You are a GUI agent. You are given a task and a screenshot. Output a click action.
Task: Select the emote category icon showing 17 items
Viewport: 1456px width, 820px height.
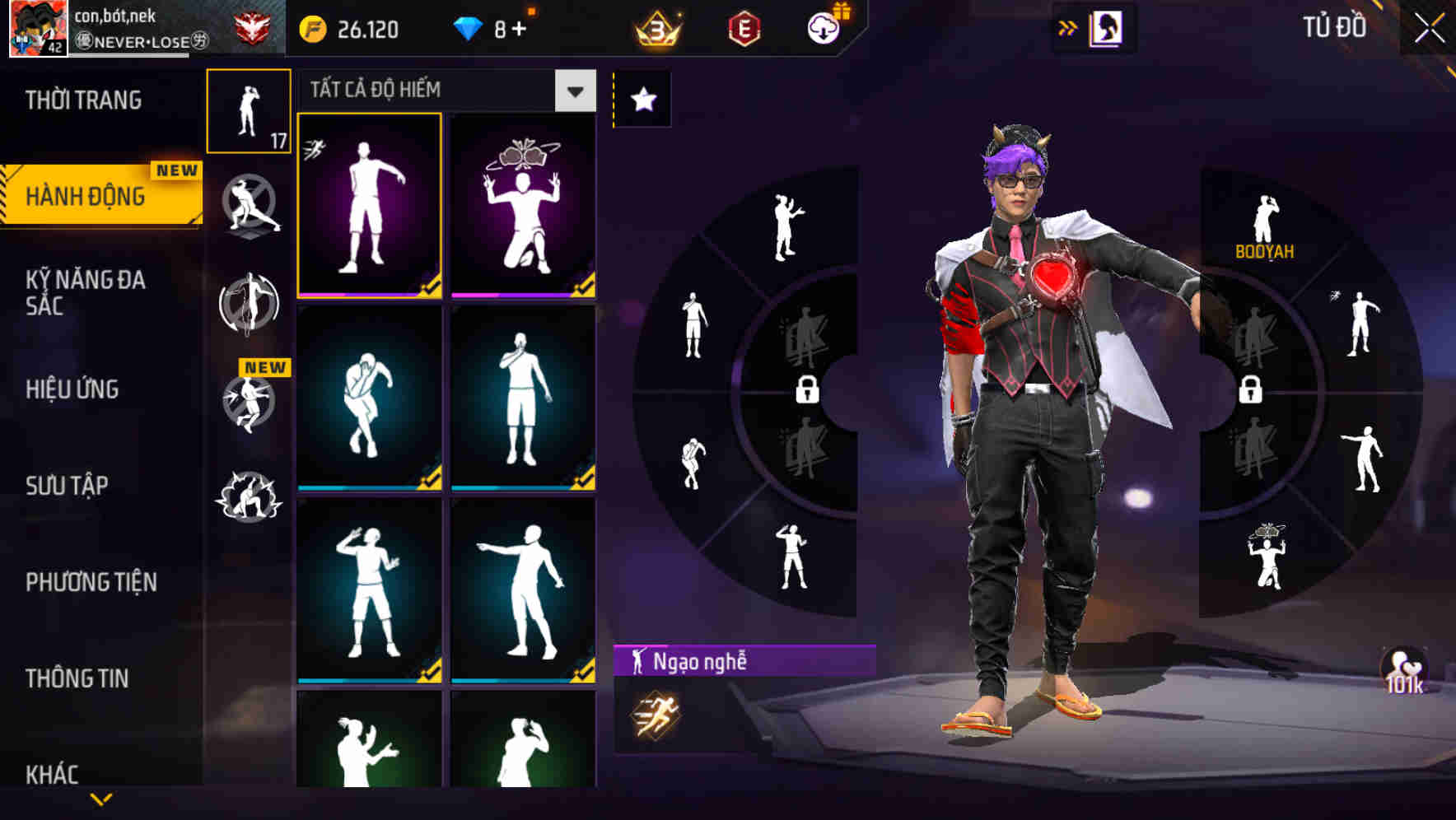pos(249,111)
